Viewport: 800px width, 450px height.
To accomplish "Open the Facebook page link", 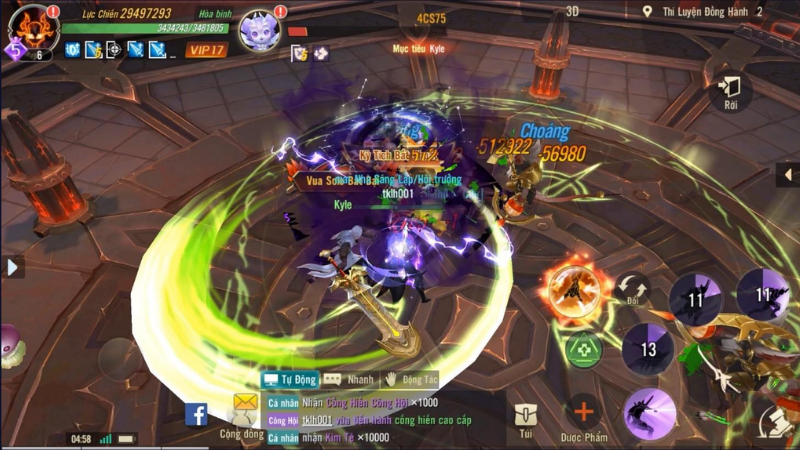I will [196, 414].
